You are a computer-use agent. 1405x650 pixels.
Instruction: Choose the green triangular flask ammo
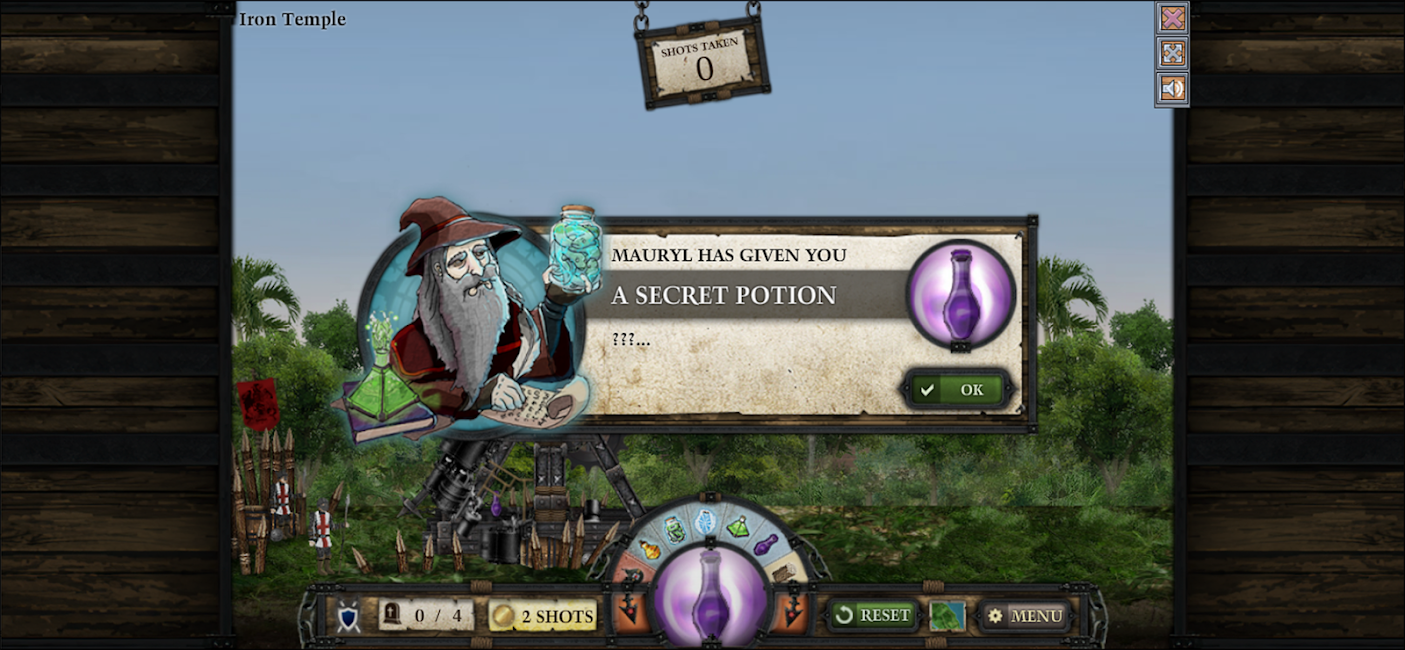click(x=738, y=527)
